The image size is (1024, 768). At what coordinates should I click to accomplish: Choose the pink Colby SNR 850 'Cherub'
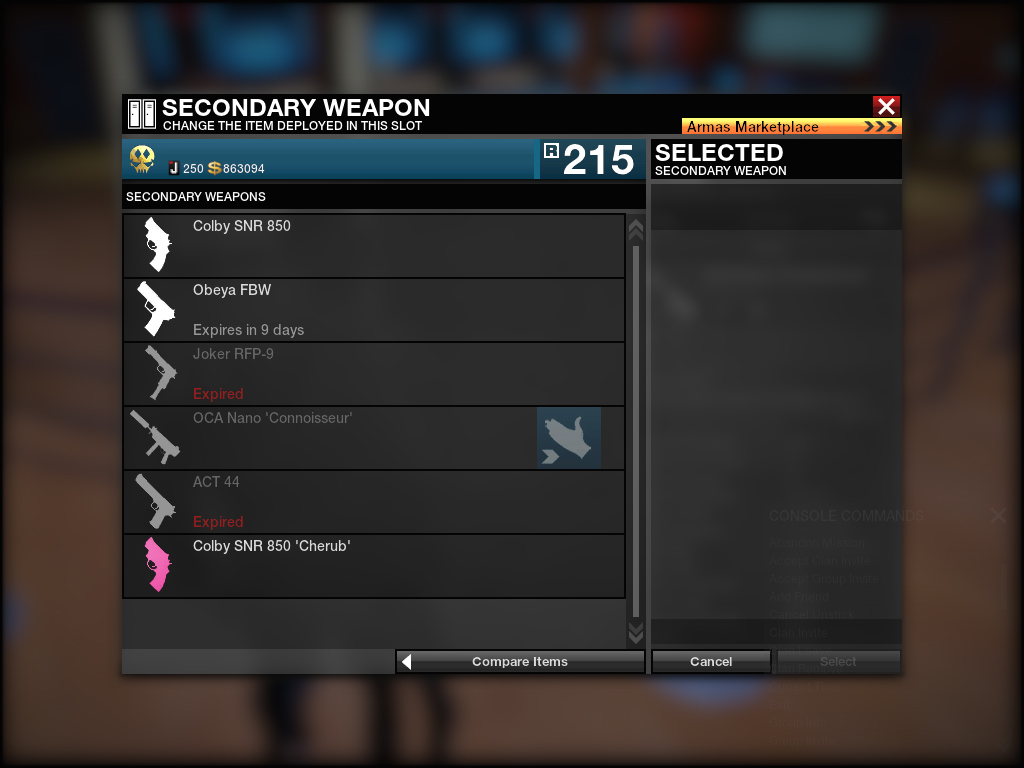point(374,565)
